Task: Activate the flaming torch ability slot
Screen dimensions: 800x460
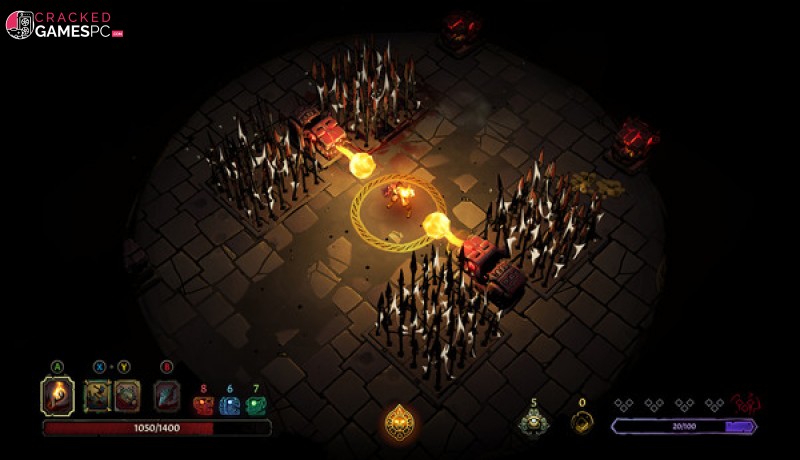Action: 57,396
